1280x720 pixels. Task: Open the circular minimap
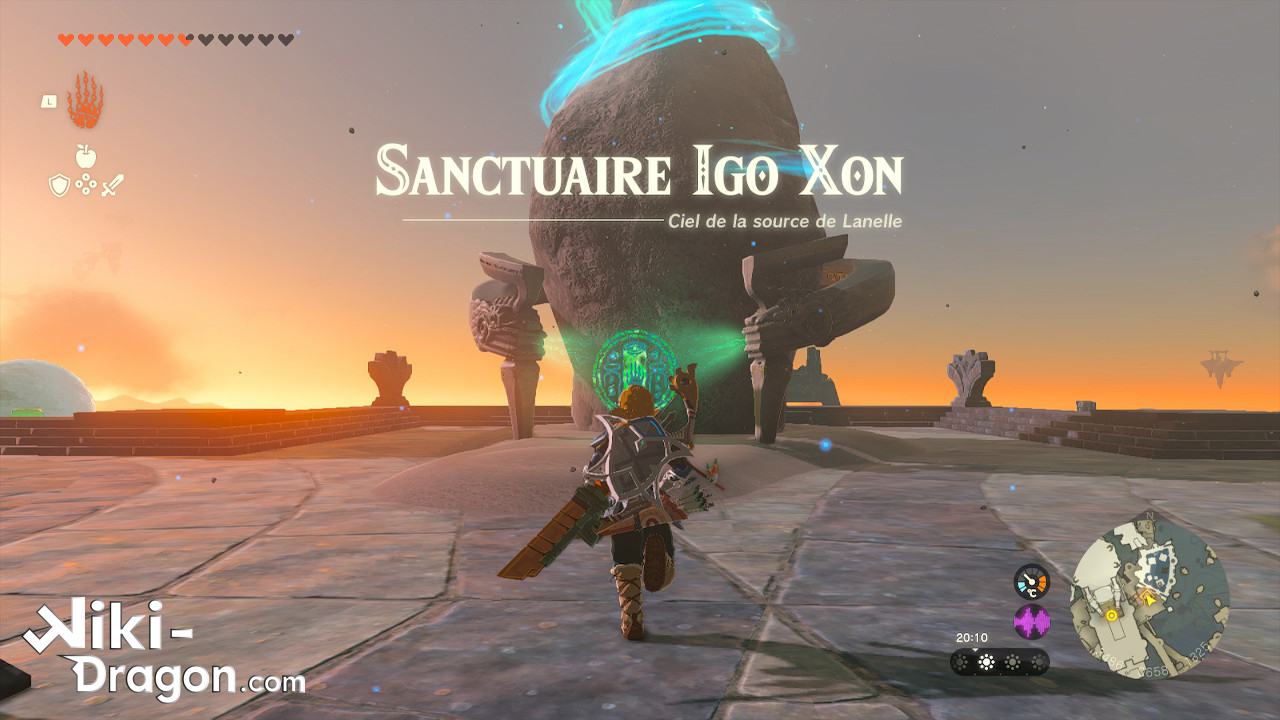(x=1150, y=597)
